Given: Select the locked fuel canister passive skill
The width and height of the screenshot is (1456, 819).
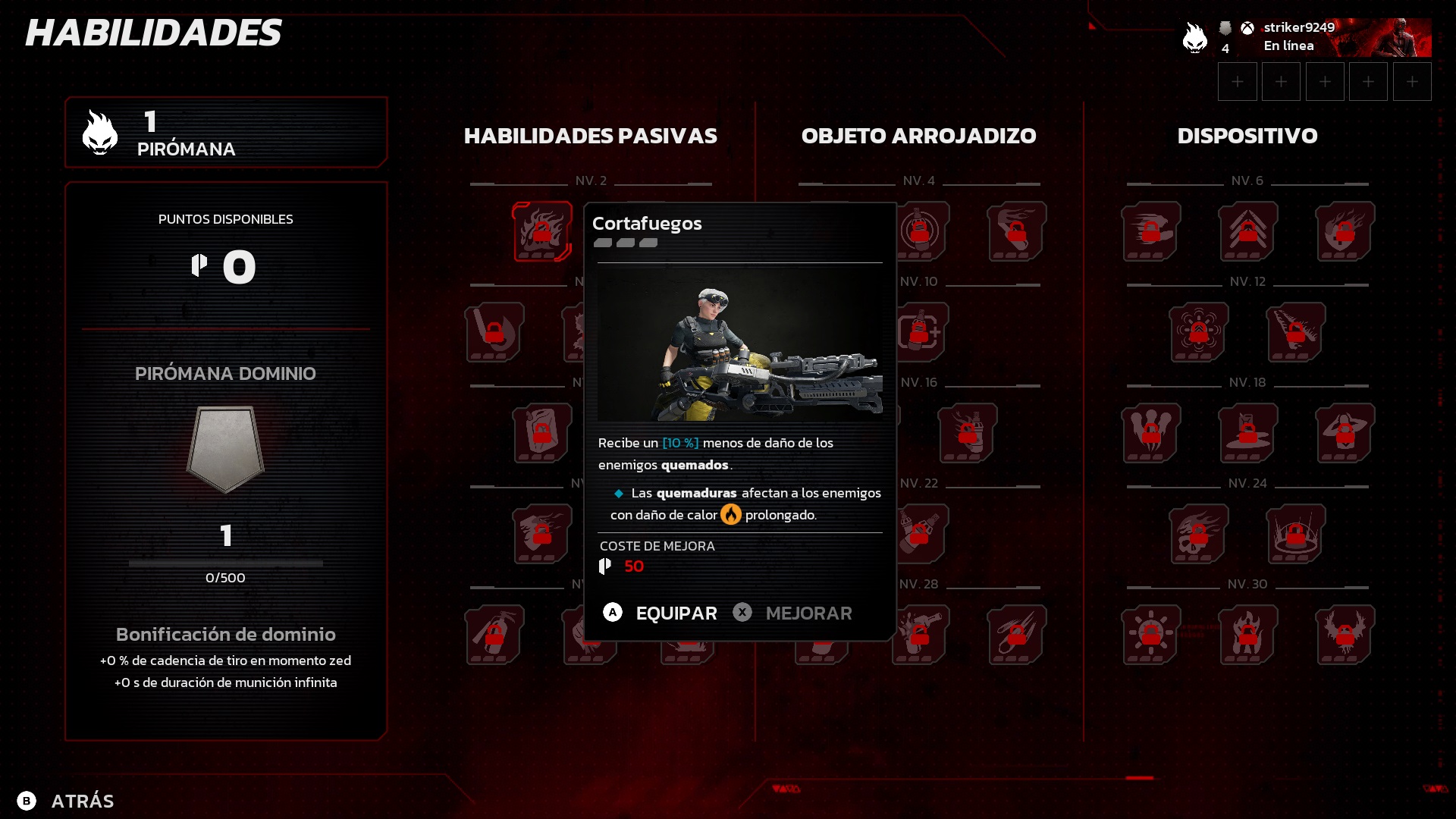Looking at the screenshot, I should (x=541, y=433).
